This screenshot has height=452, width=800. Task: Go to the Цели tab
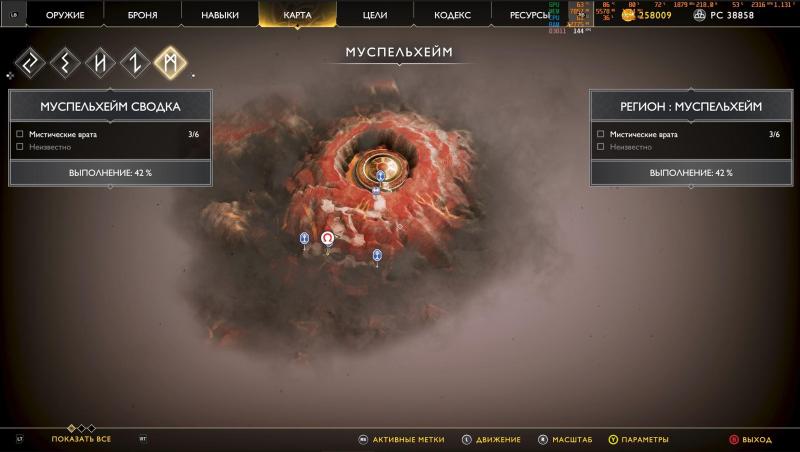[x=374, y=15]
